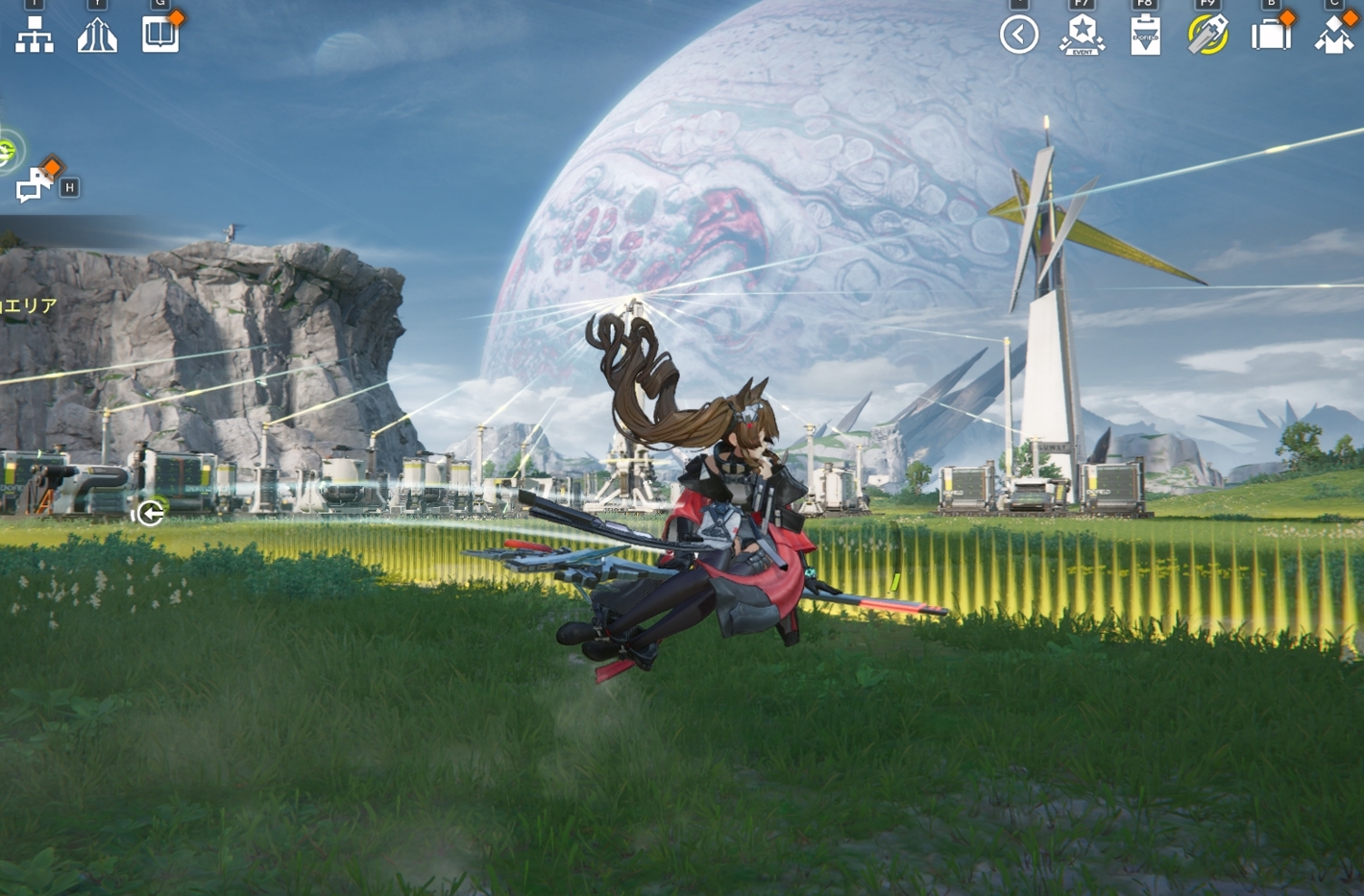Open the Event star badge menu
1364x896 pixels.
[1082, 36]
